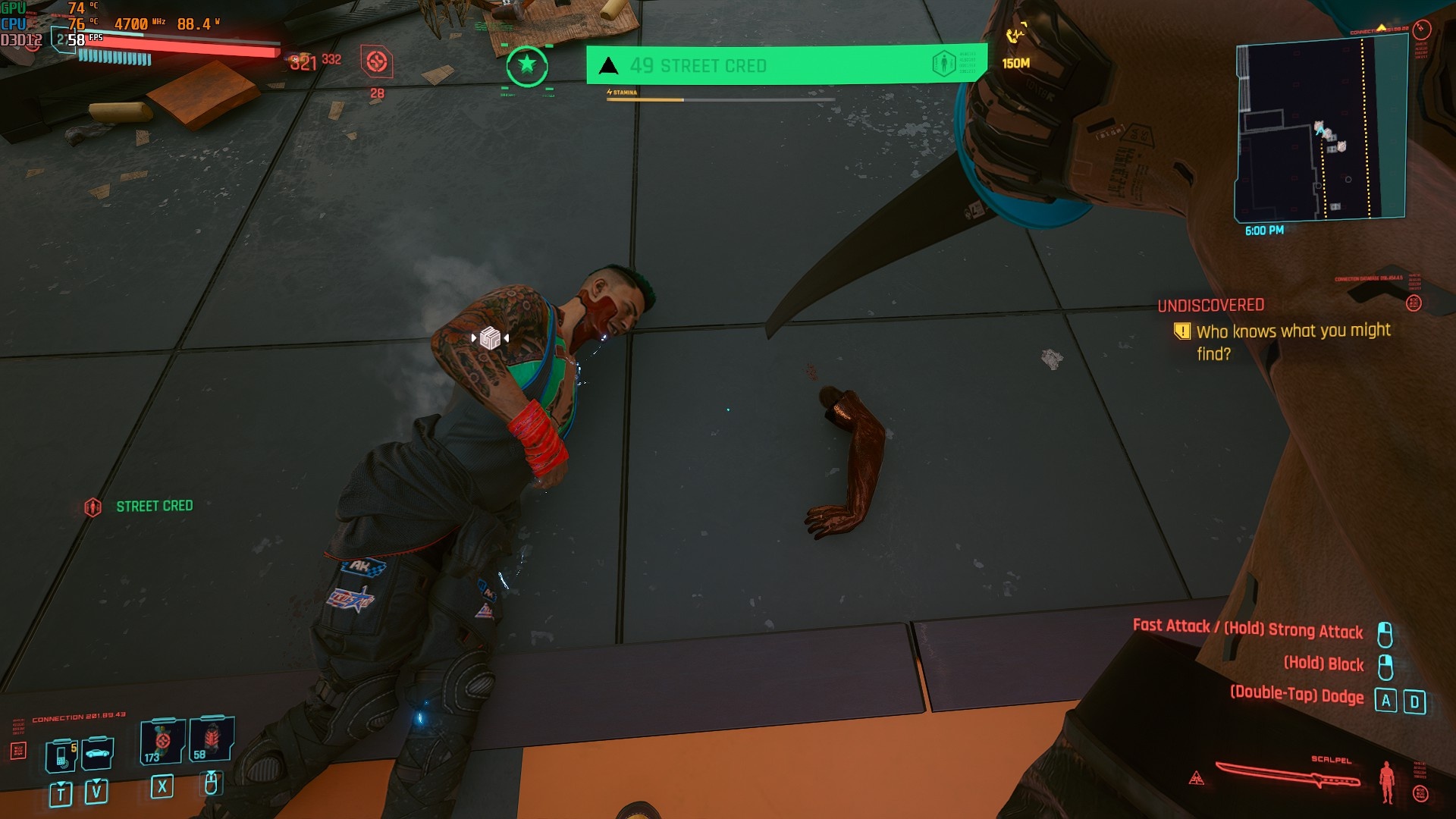1456x819 pixels.
Task: Select the green star badge icon
Action: click(x=526, y=66)
